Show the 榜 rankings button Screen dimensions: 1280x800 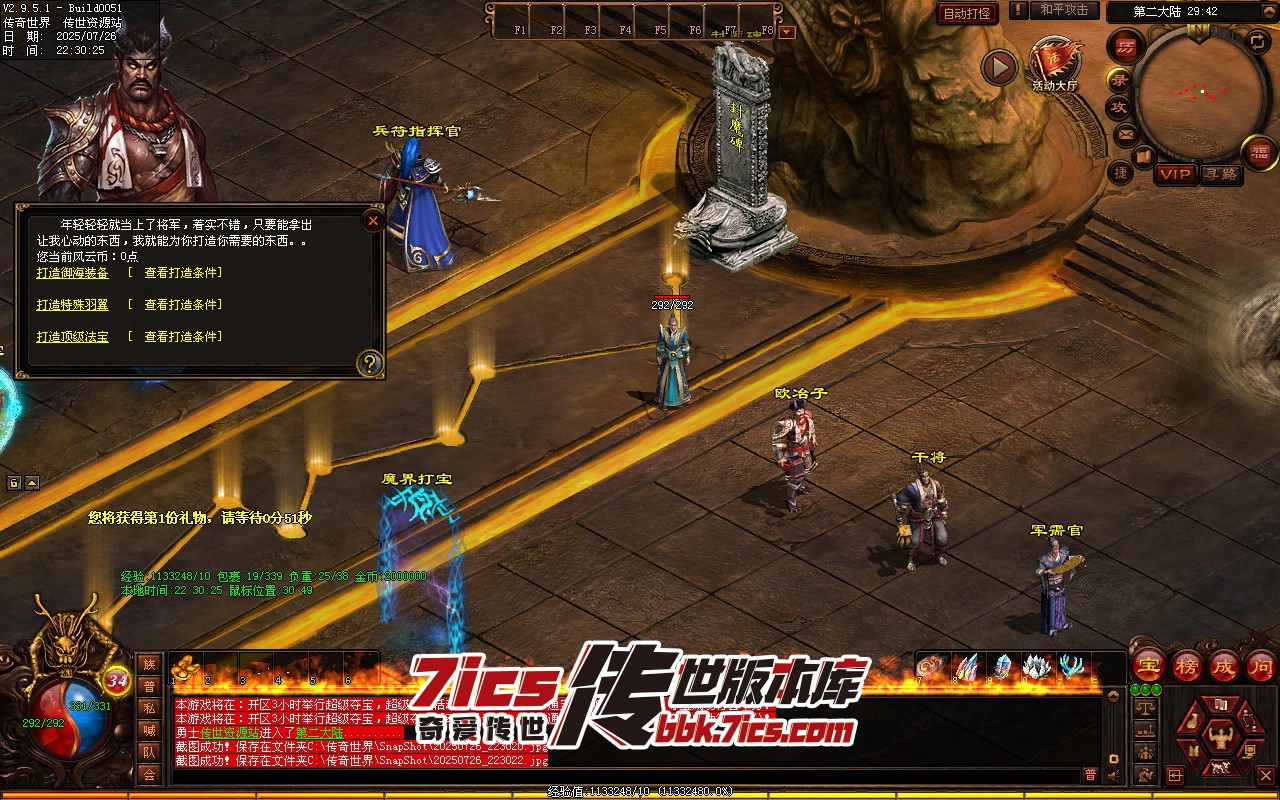(x=1186, y=665)
